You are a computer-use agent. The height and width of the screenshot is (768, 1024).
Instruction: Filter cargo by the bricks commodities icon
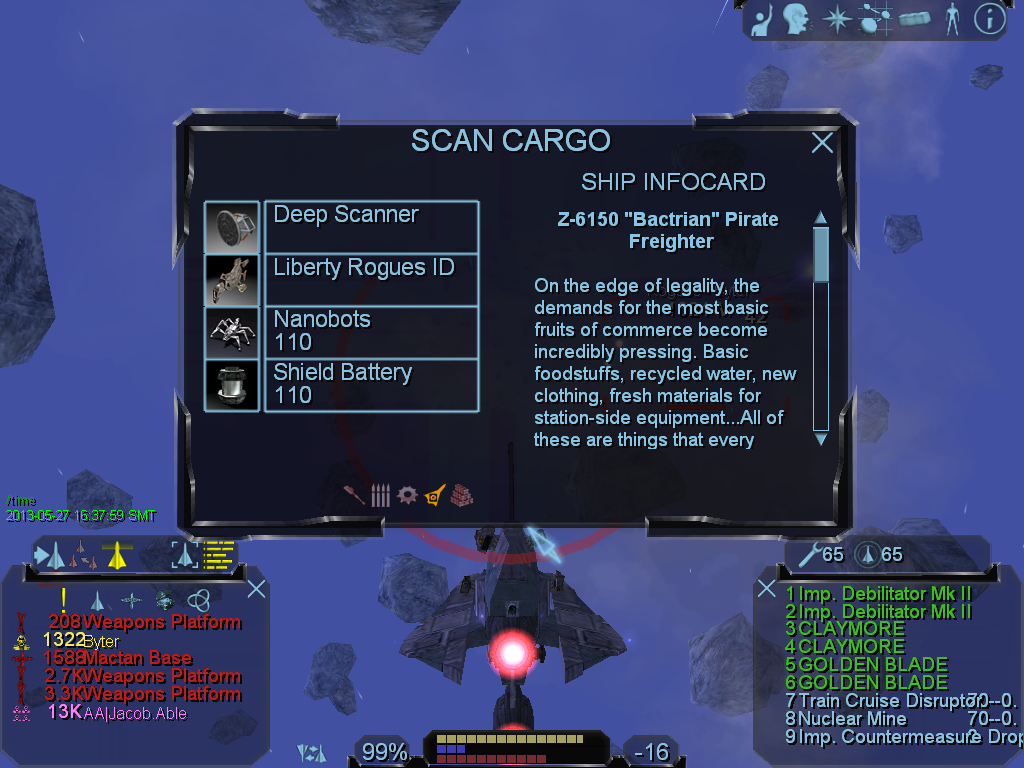point(461,495)
